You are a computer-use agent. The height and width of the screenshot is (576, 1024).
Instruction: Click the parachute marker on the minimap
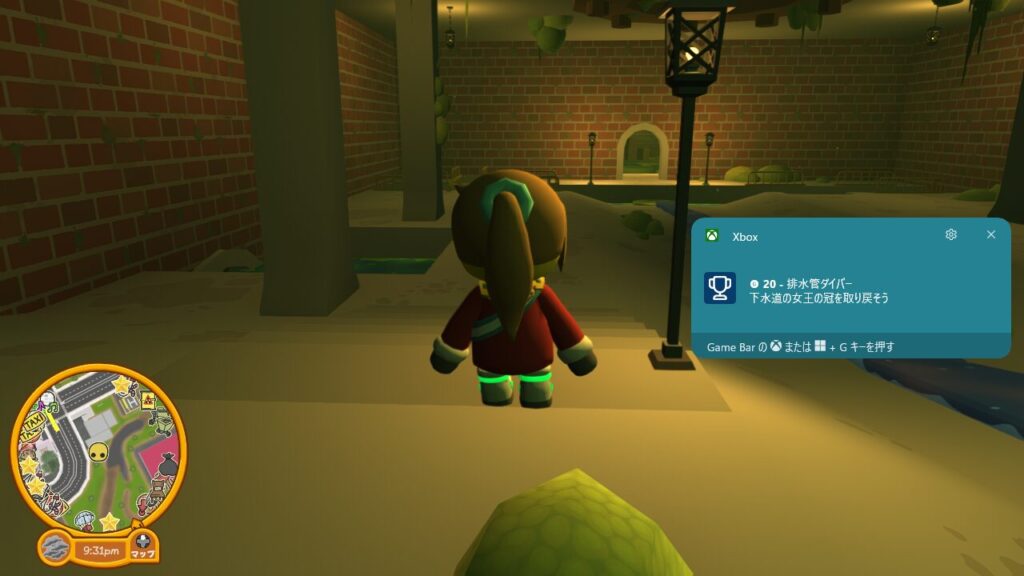pos(86,520)
